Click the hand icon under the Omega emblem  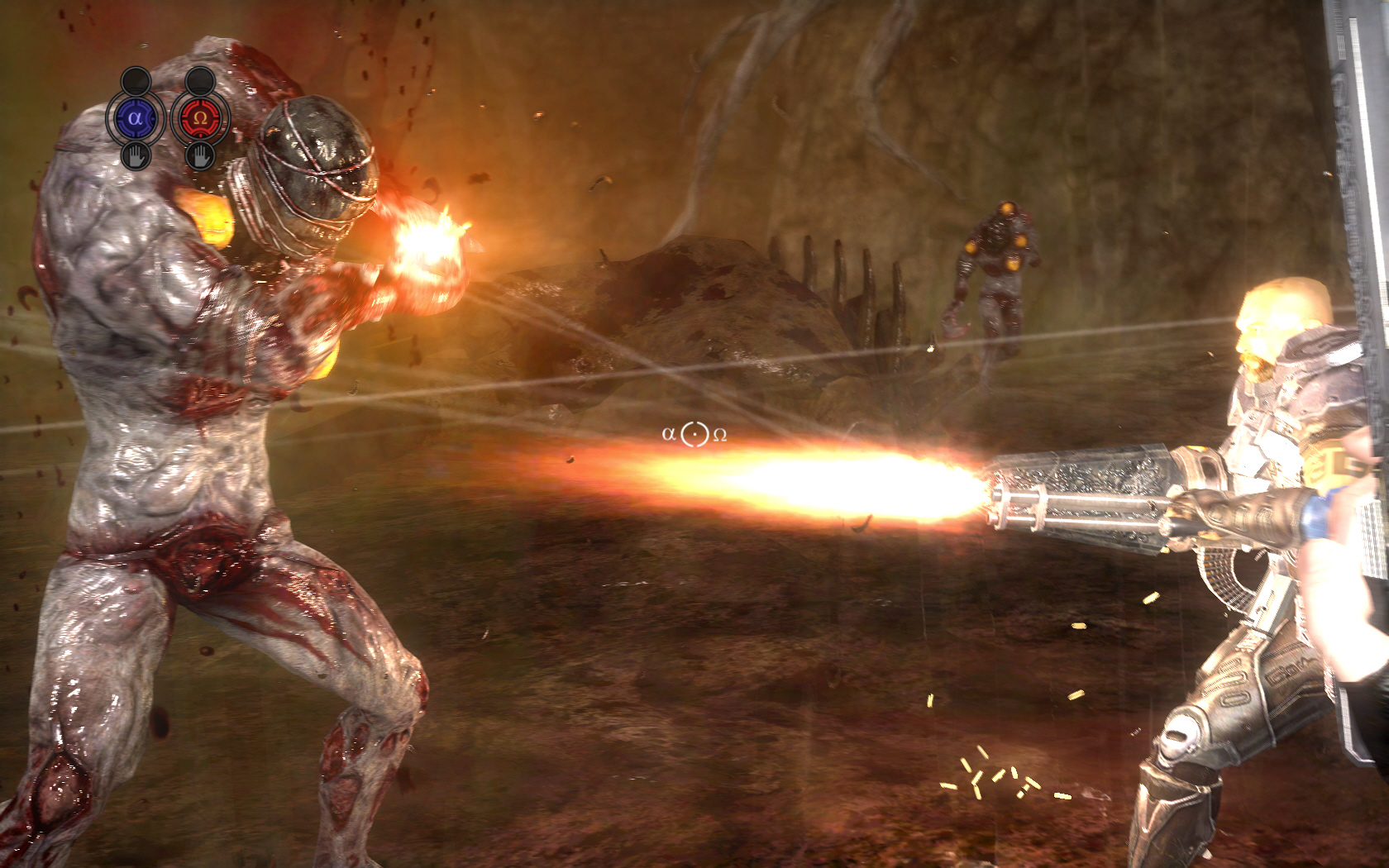[199, 155]
